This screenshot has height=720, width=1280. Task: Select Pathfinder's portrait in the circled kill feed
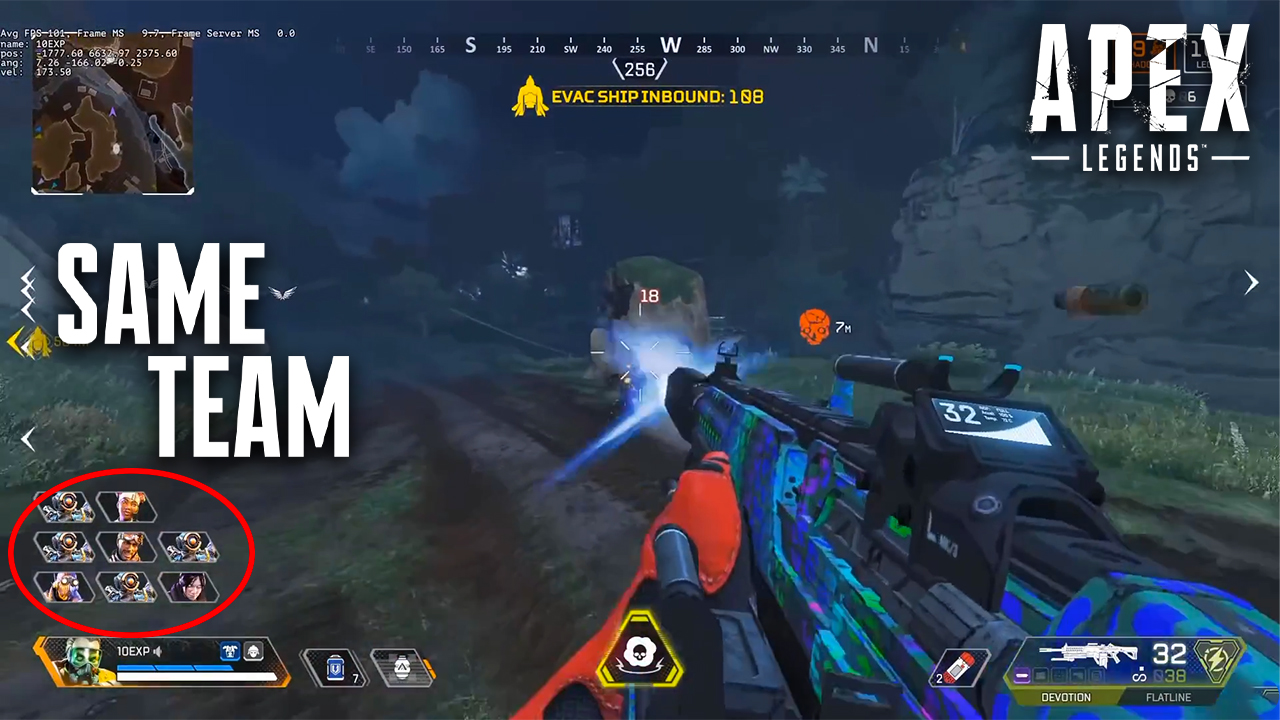pos(66,507)
